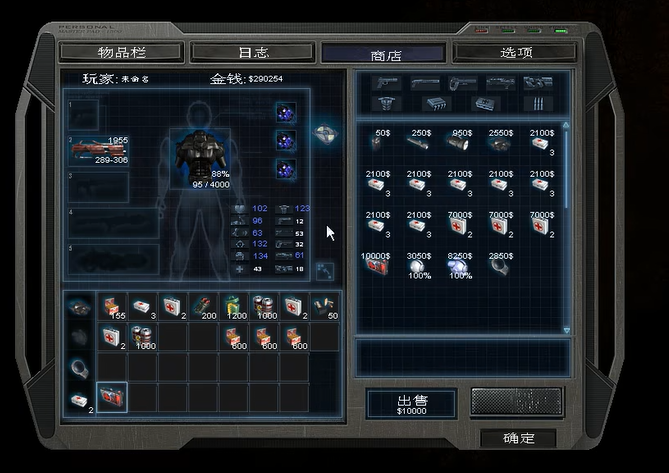Switch to the 日志 log tab
This screenshot has height=473, width=669.
click(x=253, y=51)
